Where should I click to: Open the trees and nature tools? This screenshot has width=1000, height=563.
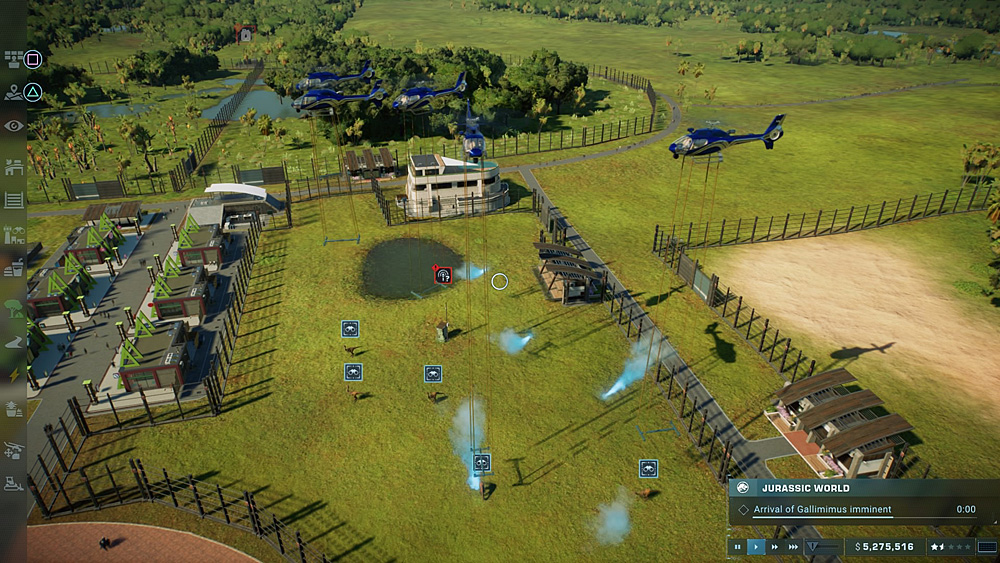[13, 308]
